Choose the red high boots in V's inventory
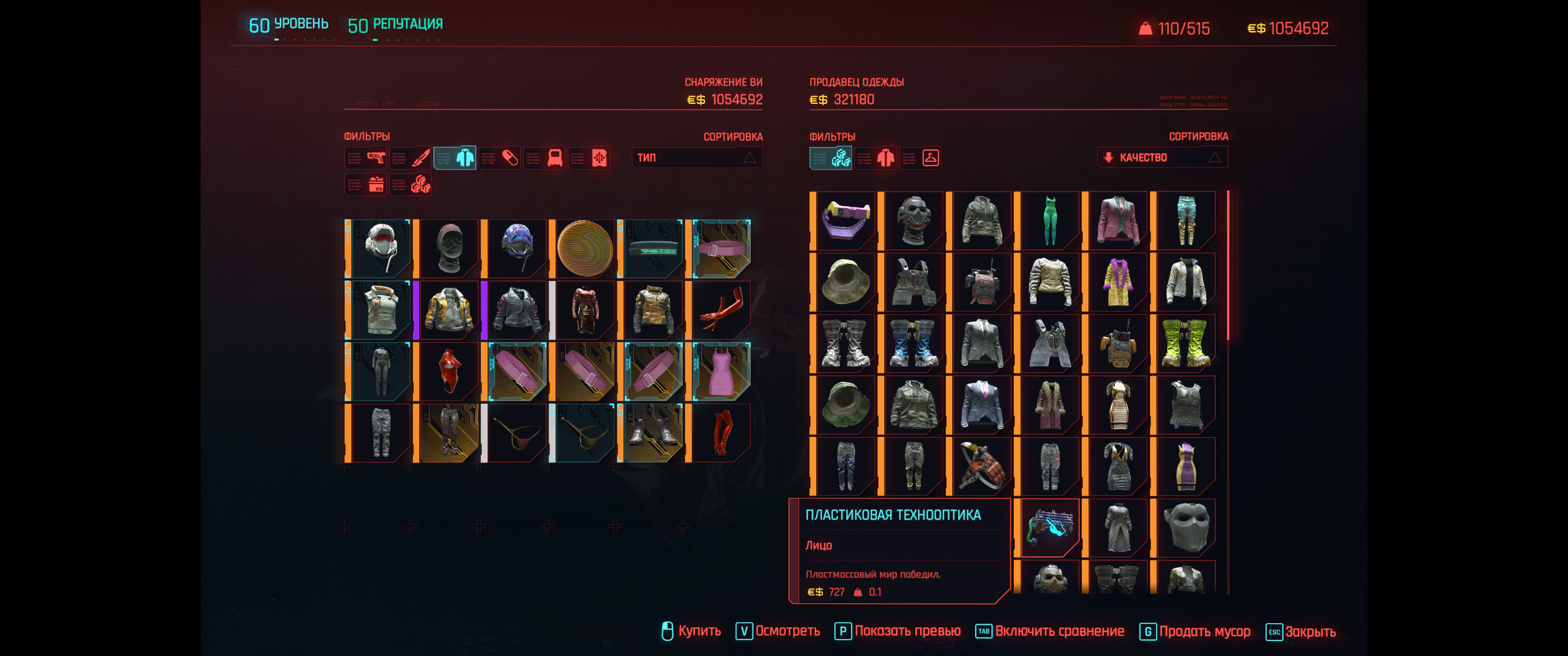The height and width of the screenshot is (656, 1568). pyautogui.click(x=721, y=433)
